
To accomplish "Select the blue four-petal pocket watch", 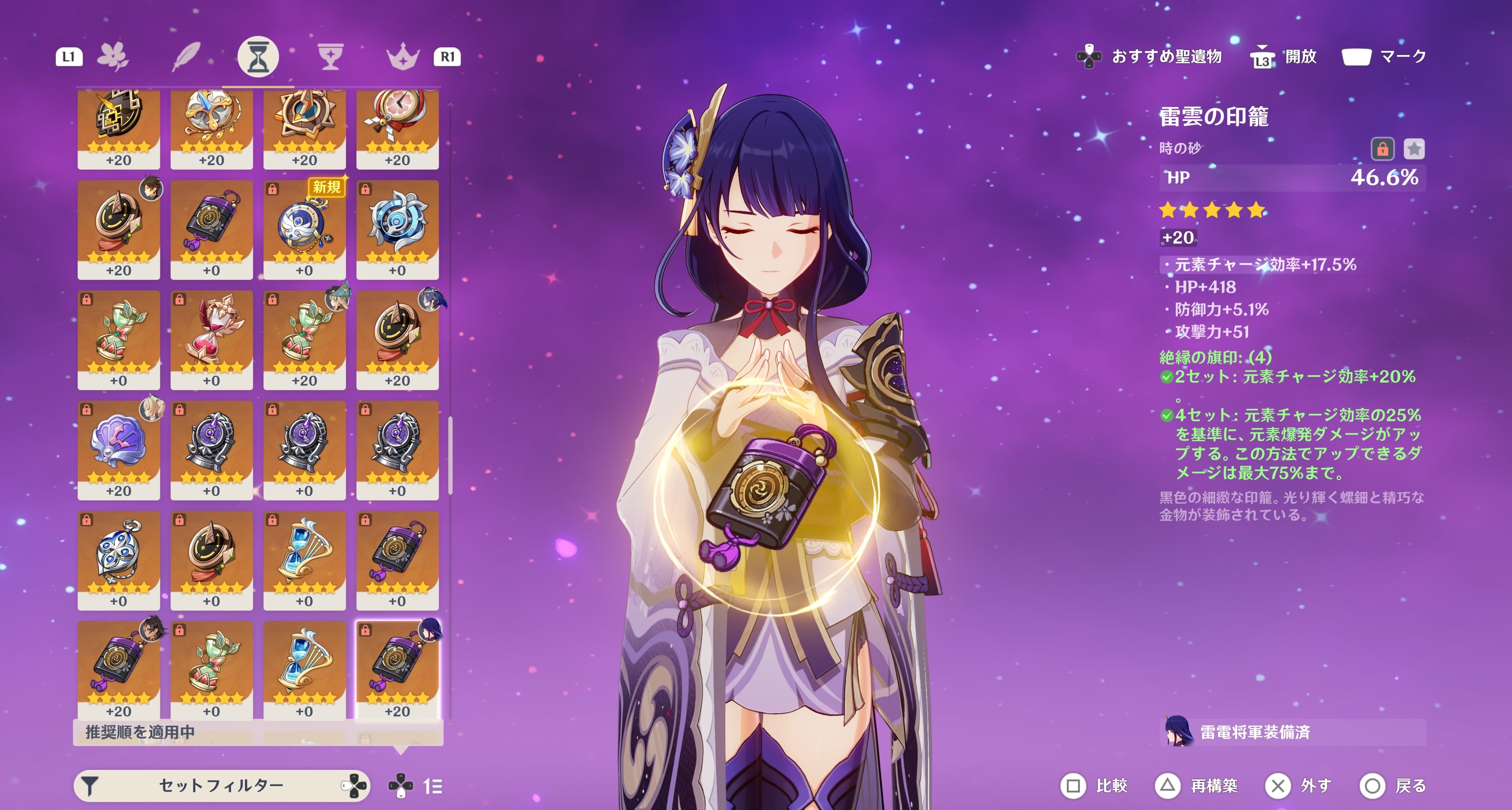I will coord(119,560).
